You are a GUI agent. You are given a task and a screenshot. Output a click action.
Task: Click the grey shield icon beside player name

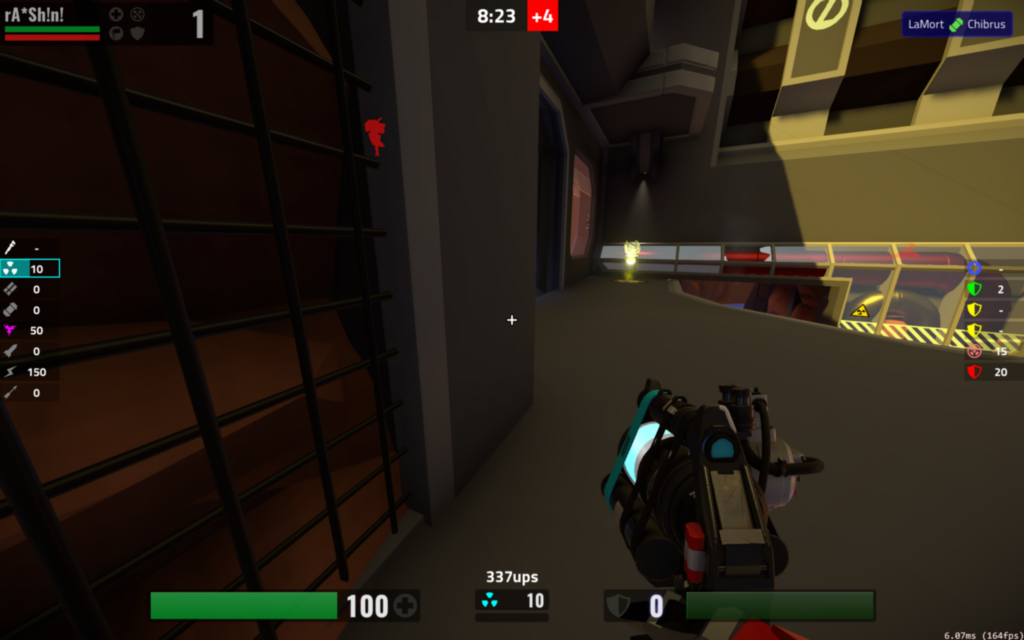coord(138,32)
